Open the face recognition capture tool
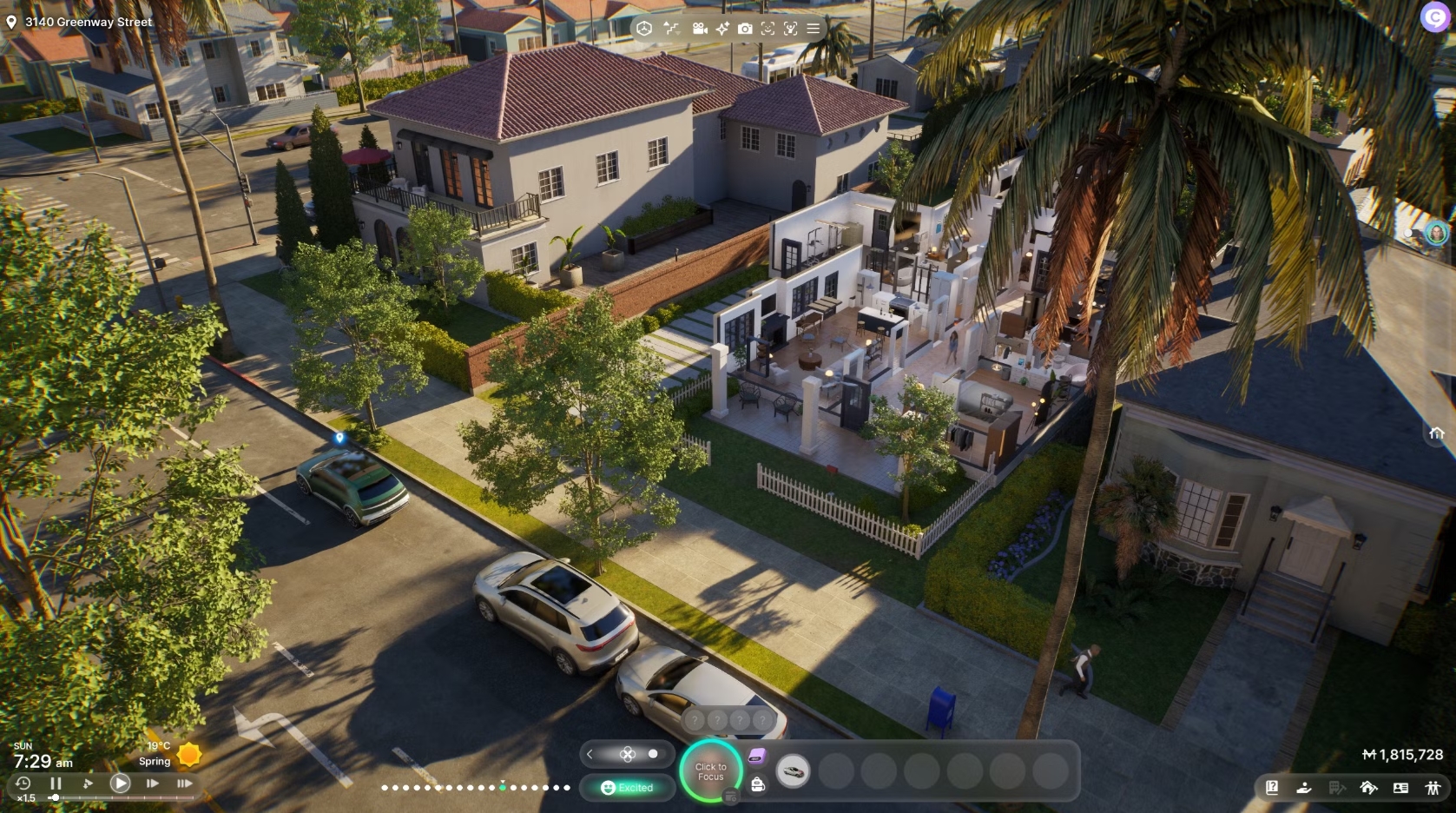This screenshot has width=1456, height=813. tap(768, 29)
